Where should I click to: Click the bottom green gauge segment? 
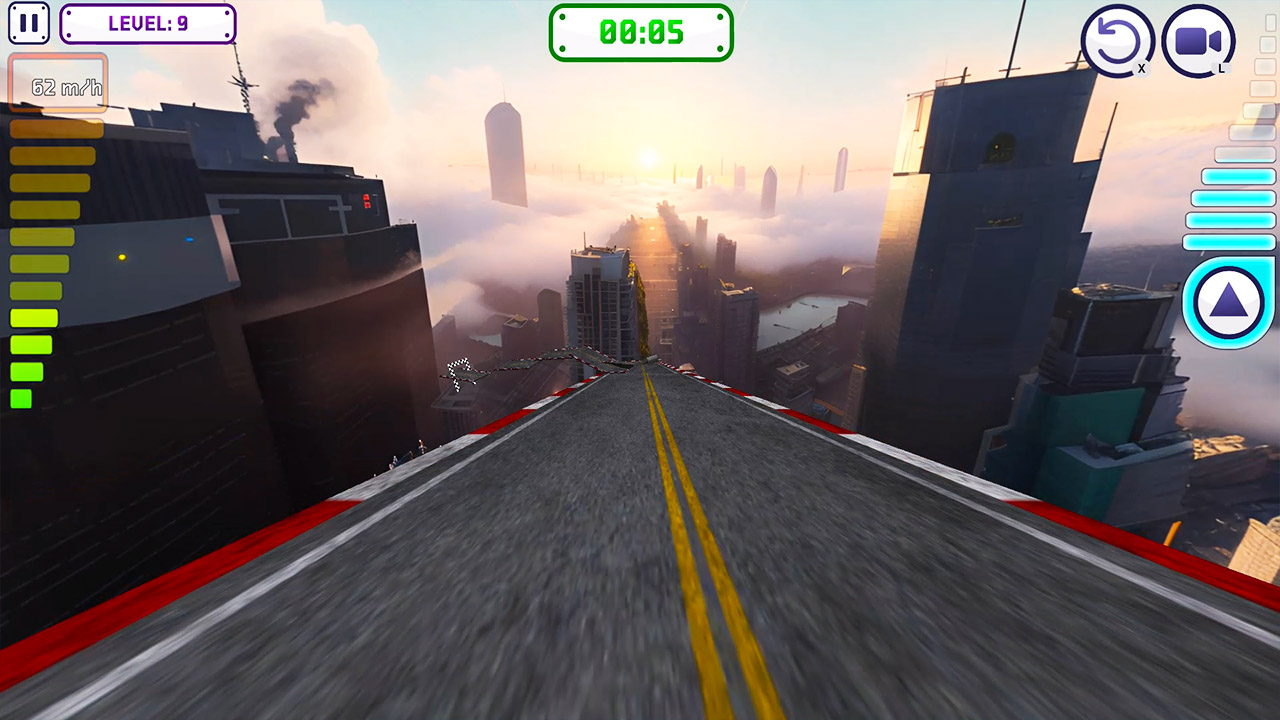click(22, 399)
